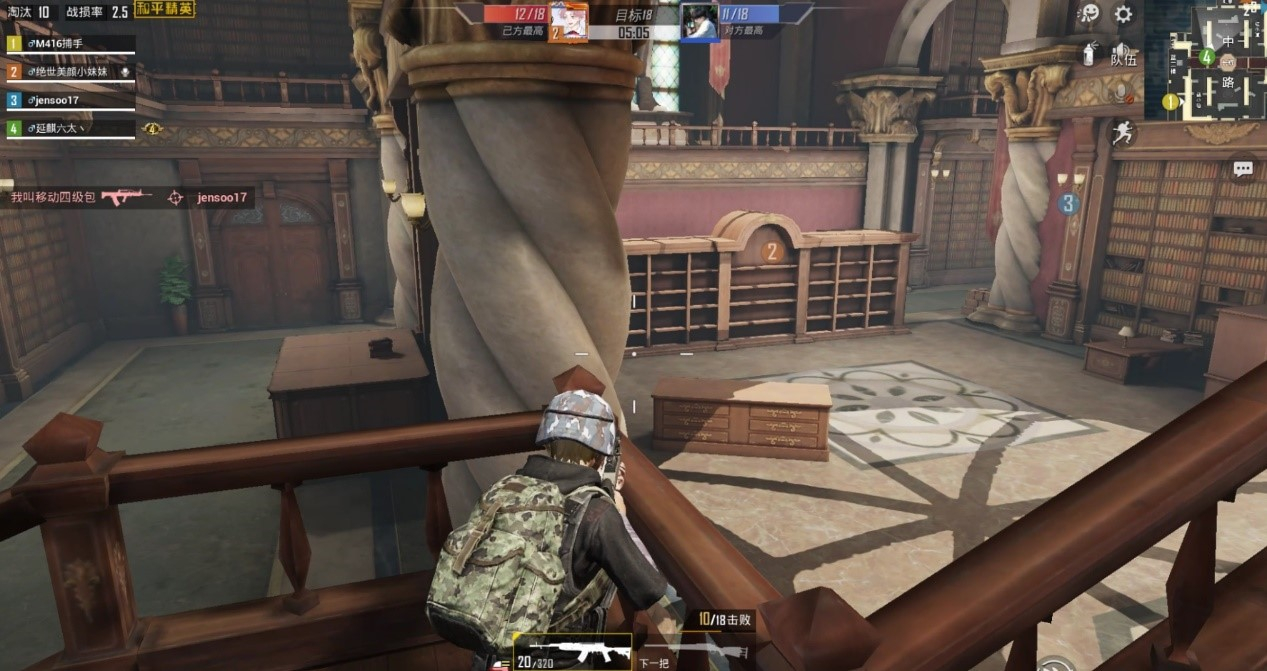Image resolution: width=1267 pixels, height=671 pixels.
Task: Tap the running figure sprint icon
Action: click(1124, 132)
